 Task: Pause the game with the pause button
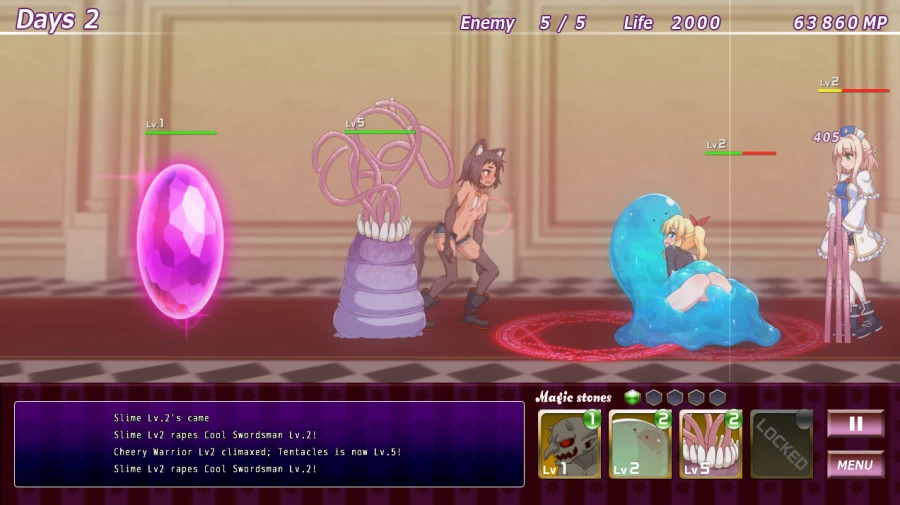[855, 423]
